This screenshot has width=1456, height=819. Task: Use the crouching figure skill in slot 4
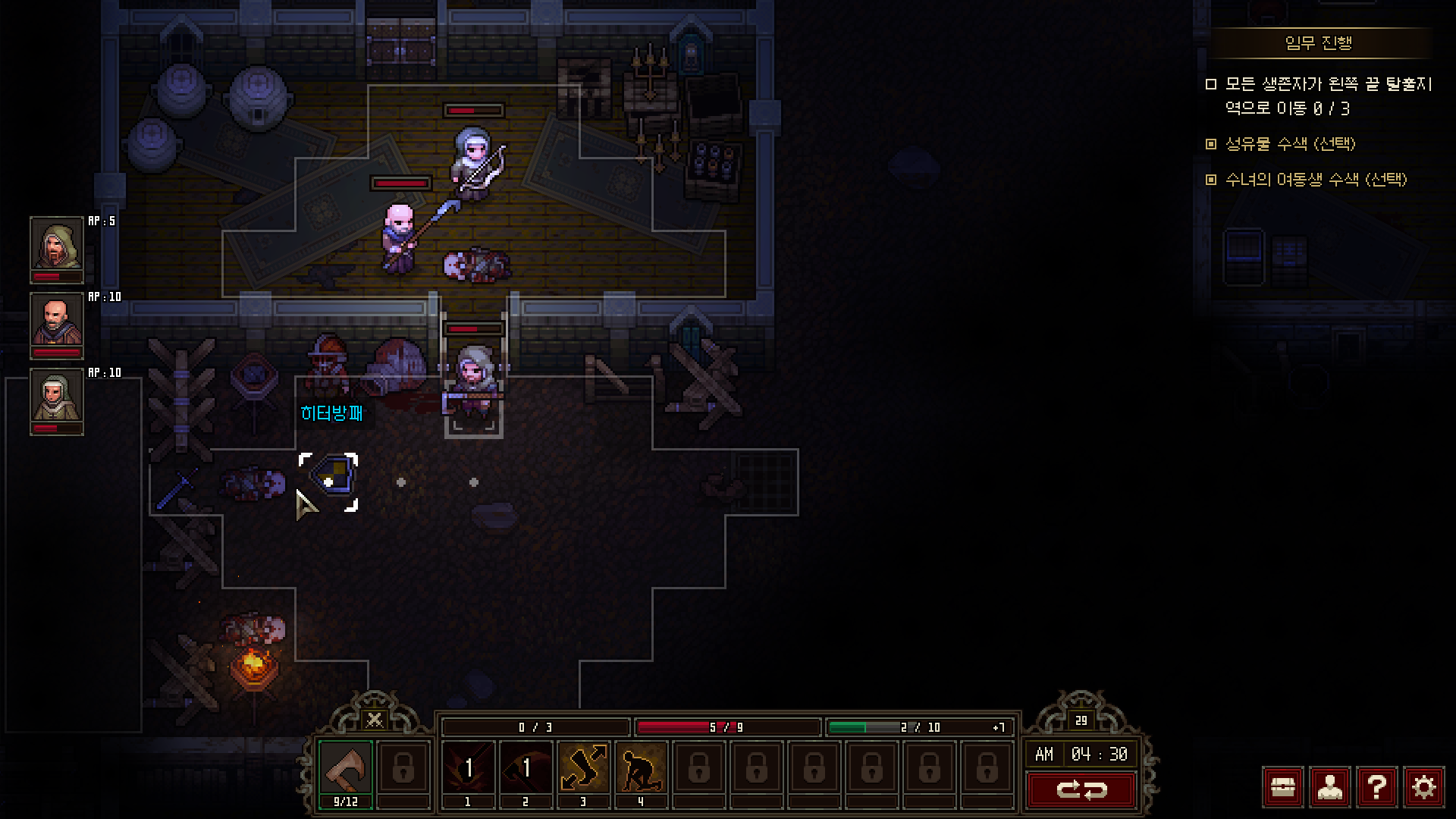pyautogui.click(x=641, y=768)
